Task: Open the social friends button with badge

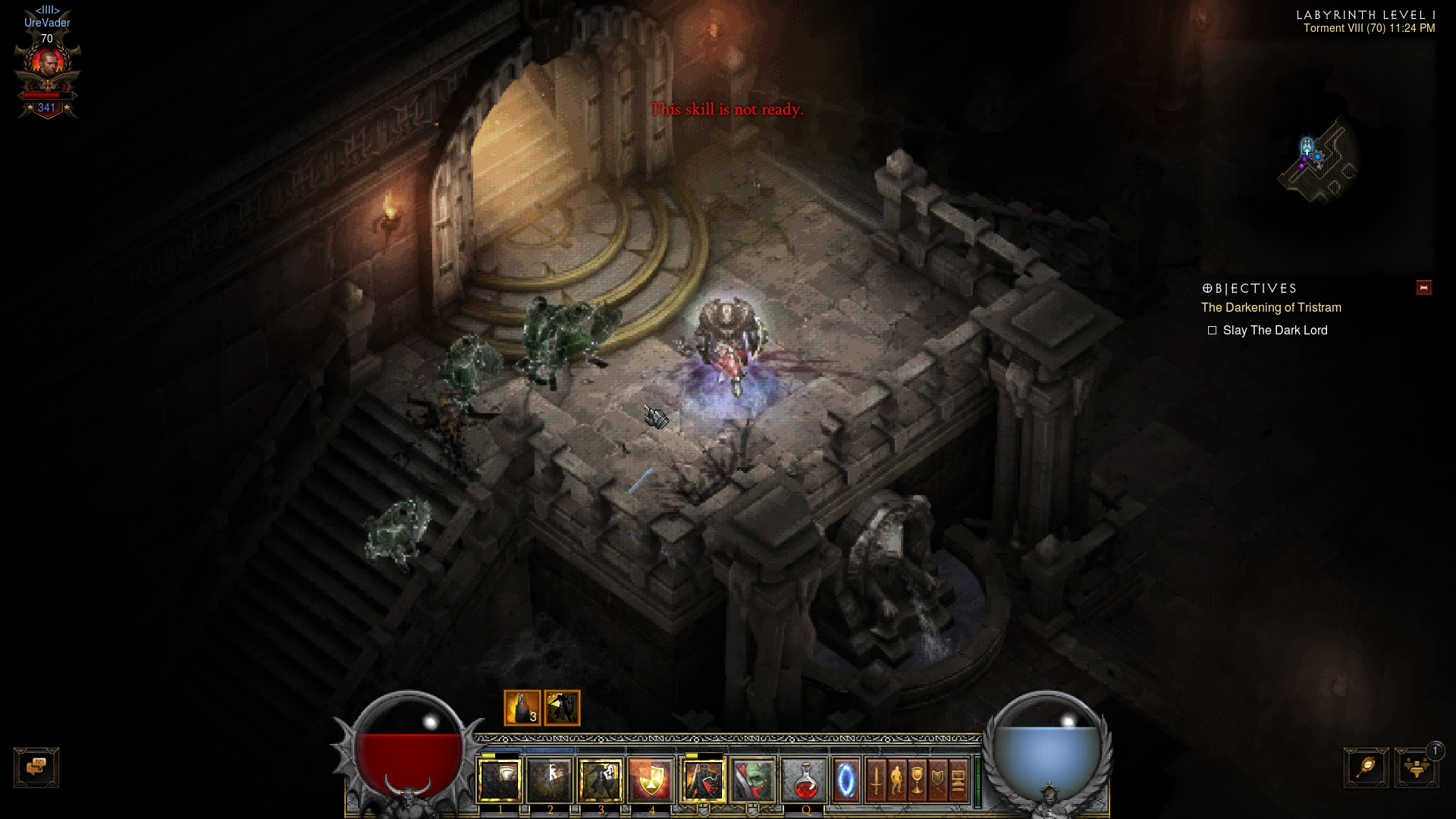Action: 1417,767
